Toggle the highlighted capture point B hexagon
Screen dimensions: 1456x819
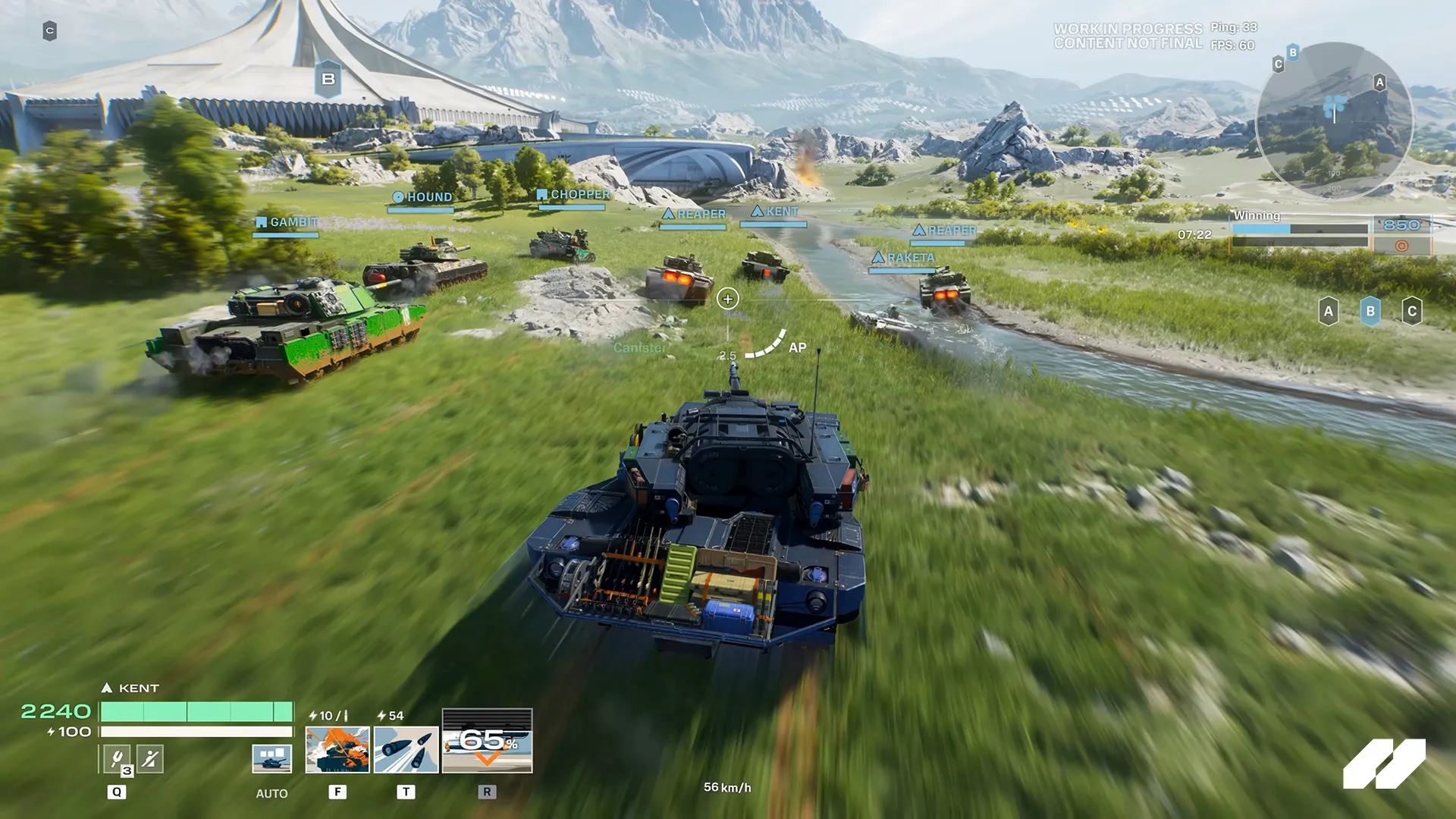[x=1370, y=312]
